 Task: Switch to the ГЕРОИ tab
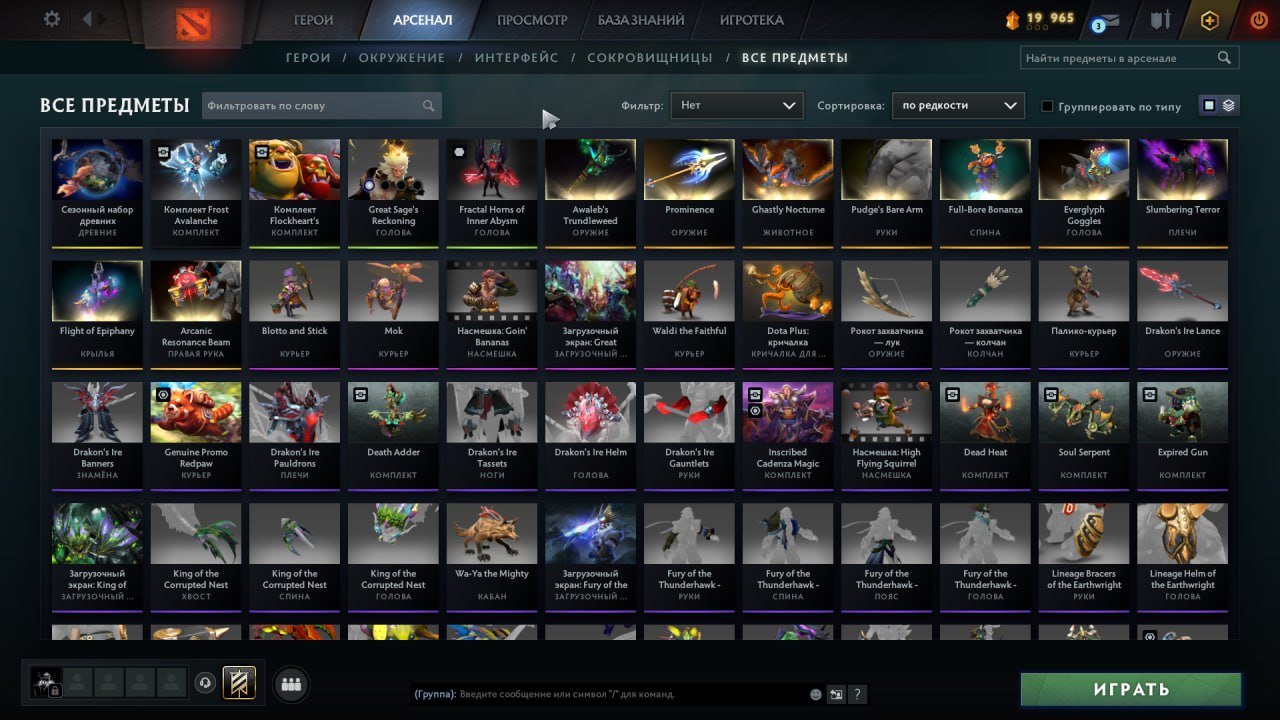(313, 19)
